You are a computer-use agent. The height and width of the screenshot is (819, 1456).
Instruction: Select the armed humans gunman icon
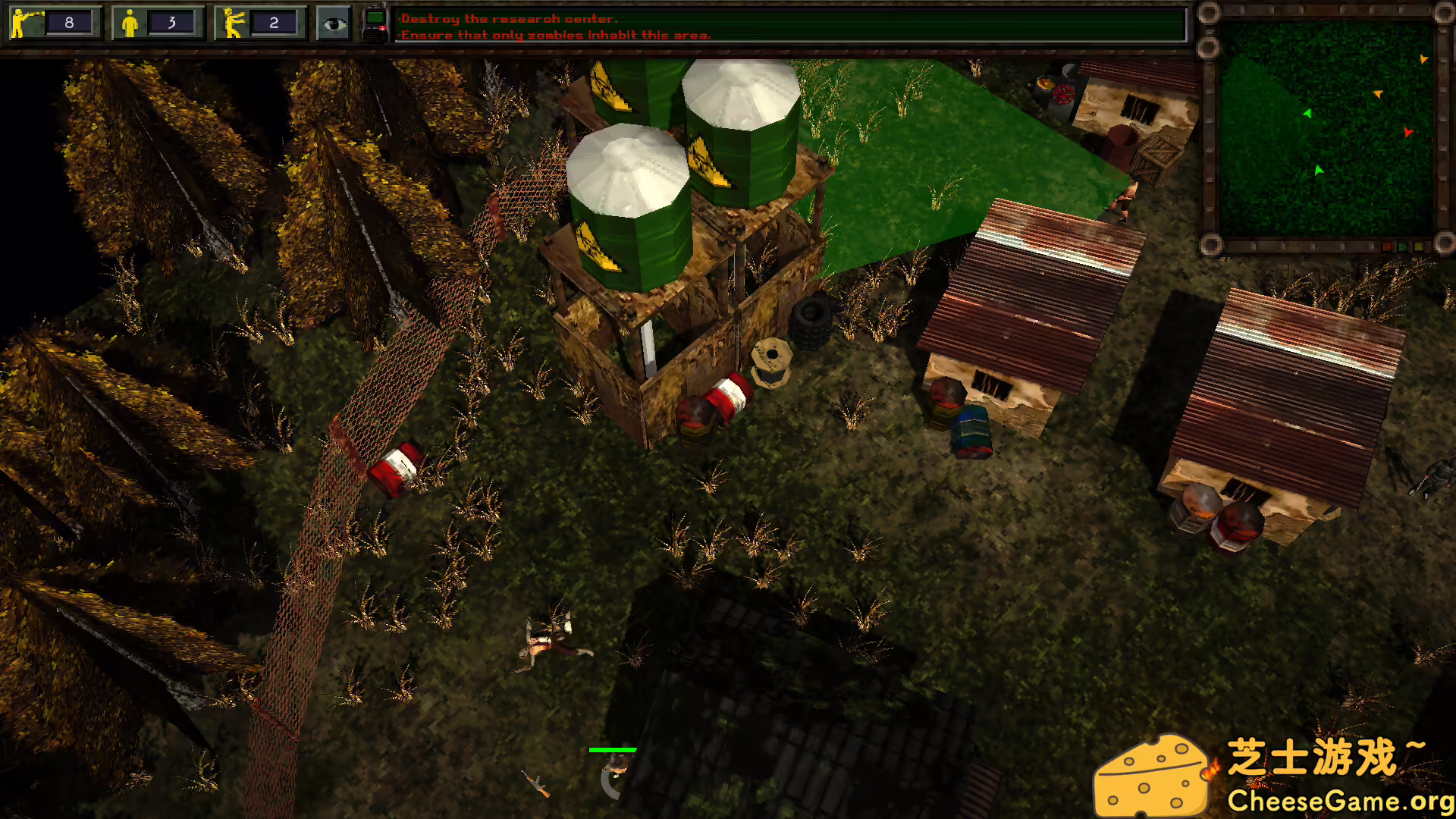tap(27, 24)
